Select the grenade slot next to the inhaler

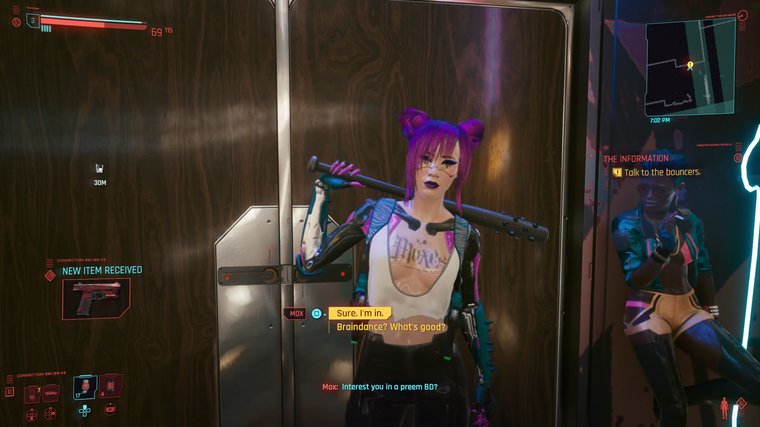coord(109,385)
